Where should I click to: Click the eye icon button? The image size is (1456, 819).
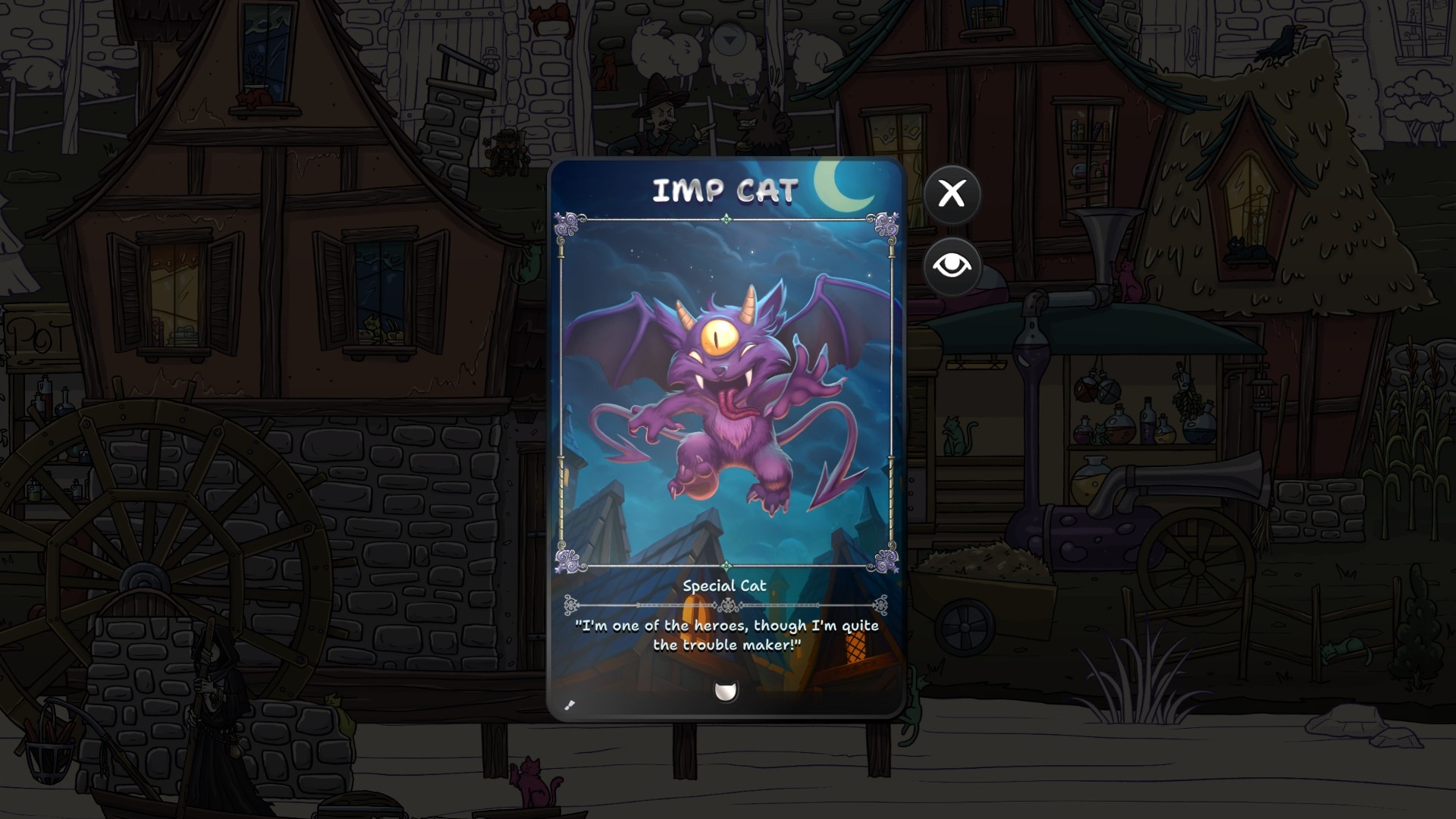tap(952, 266)
